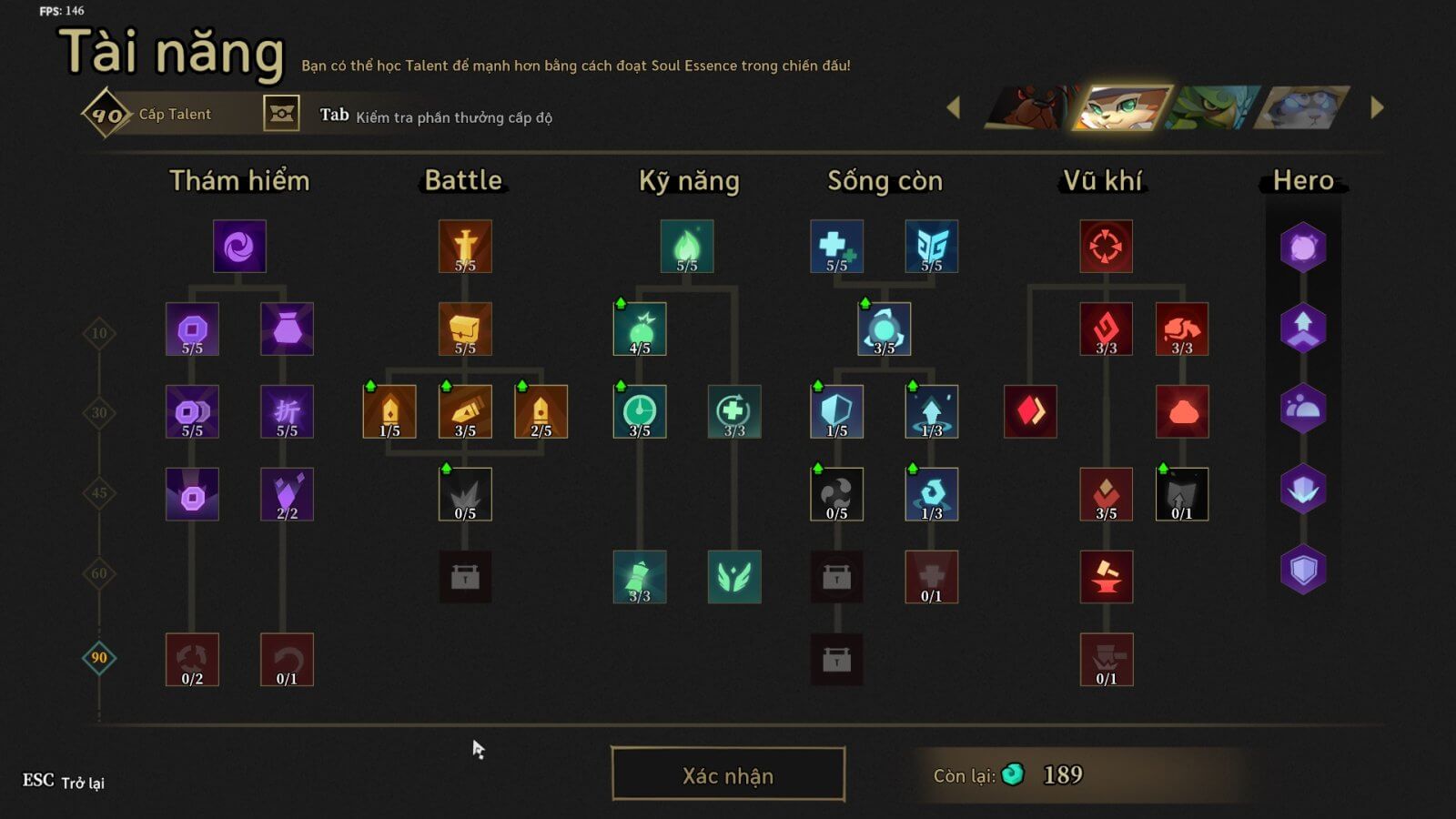The width and height of the screenshot is (1456, 819).
Task: Open the level reward check icon
Action: point(281,114)
